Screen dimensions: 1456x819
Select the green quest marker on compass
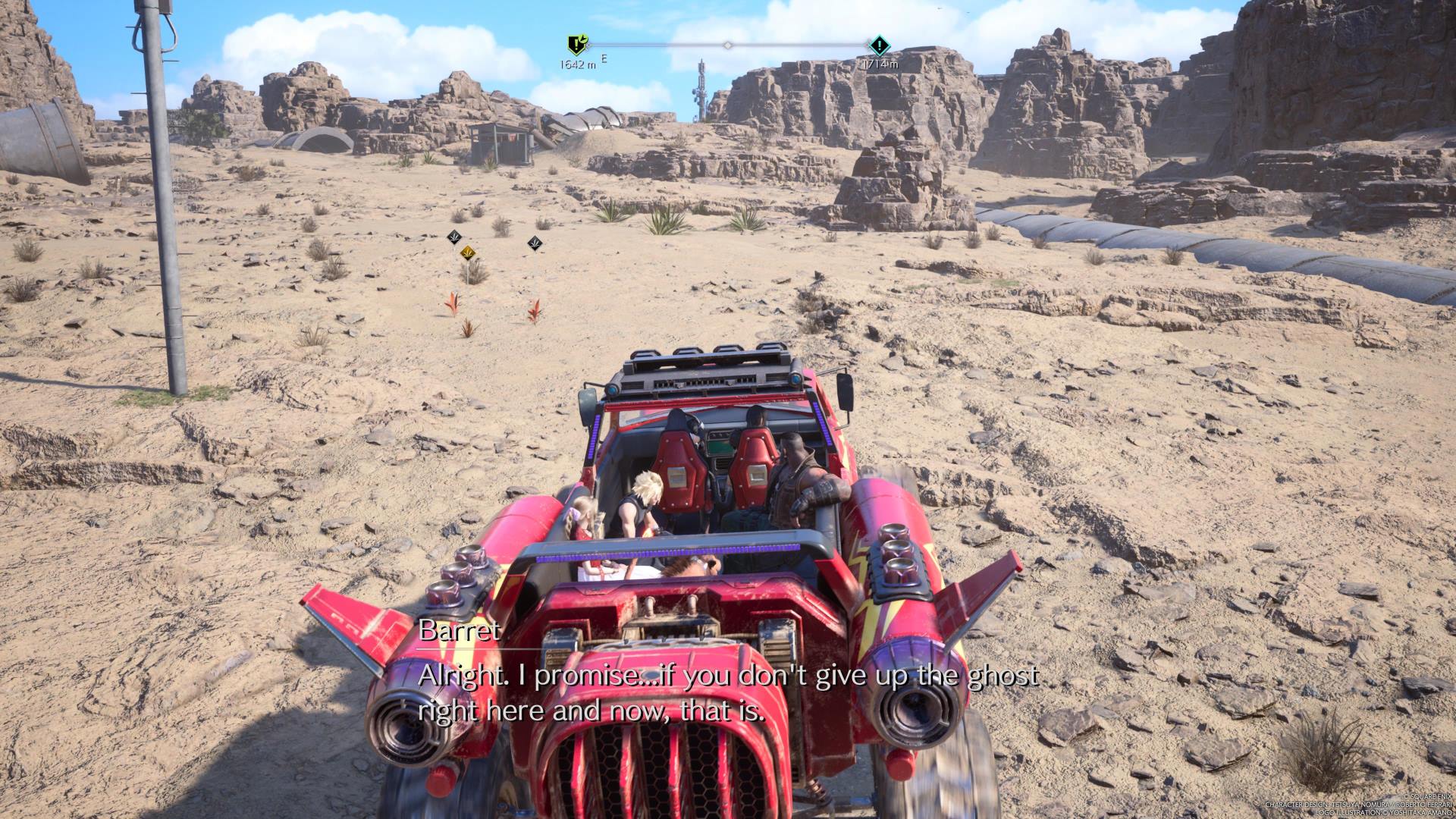click(577, 45)
